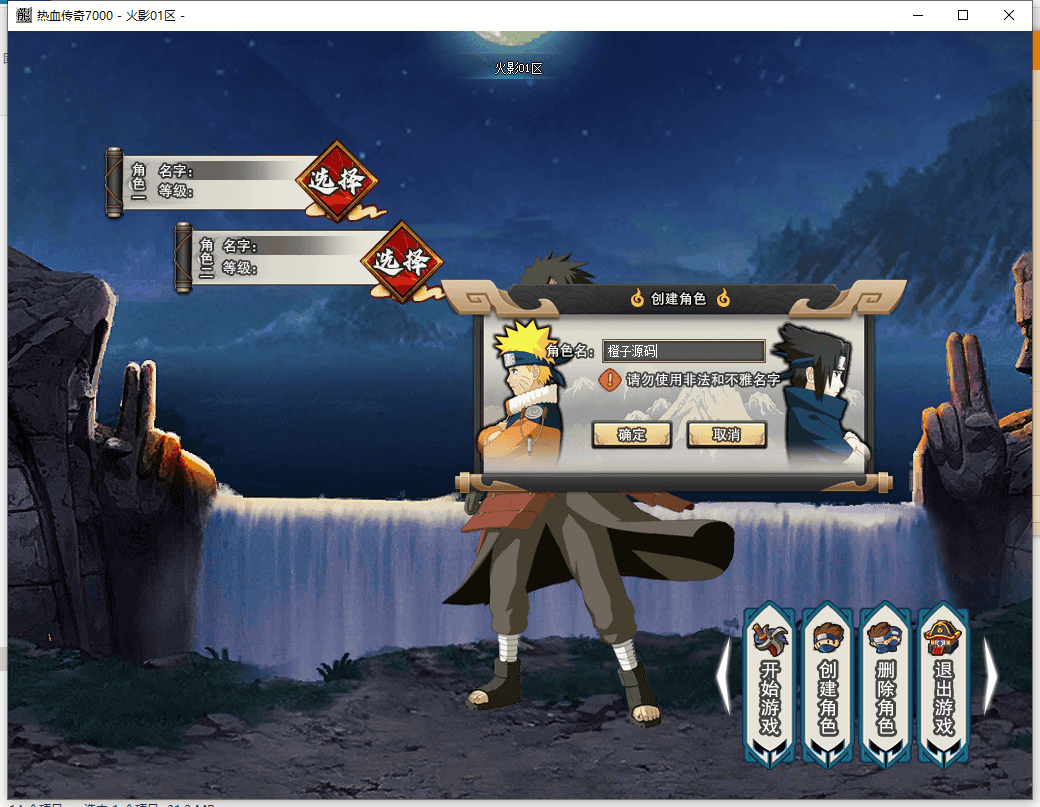Minimize the game window
Viewport: 1040px width, 807px height.
(x=918, y=15)
